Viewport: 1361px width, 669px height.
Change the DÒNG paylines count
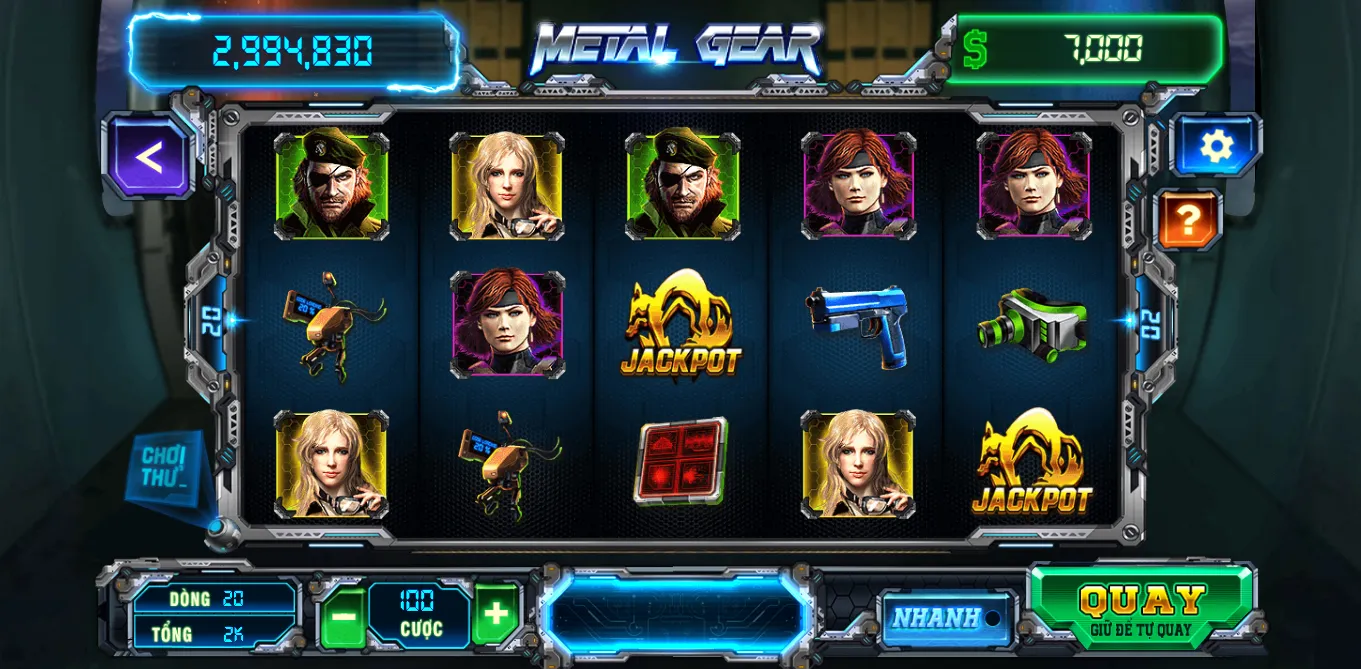coord(216,598)
